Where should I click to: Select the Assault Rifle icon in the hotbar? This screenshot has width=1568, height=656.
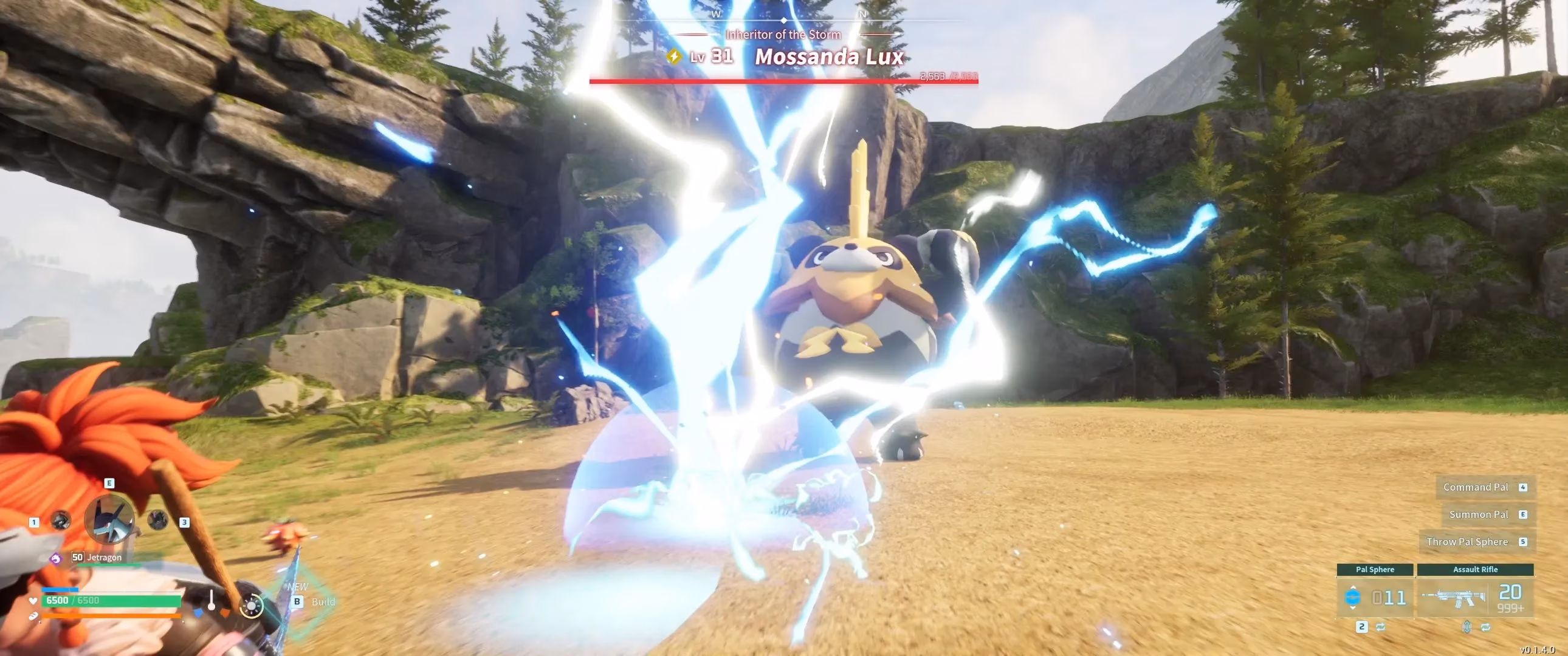[1453, 599]
